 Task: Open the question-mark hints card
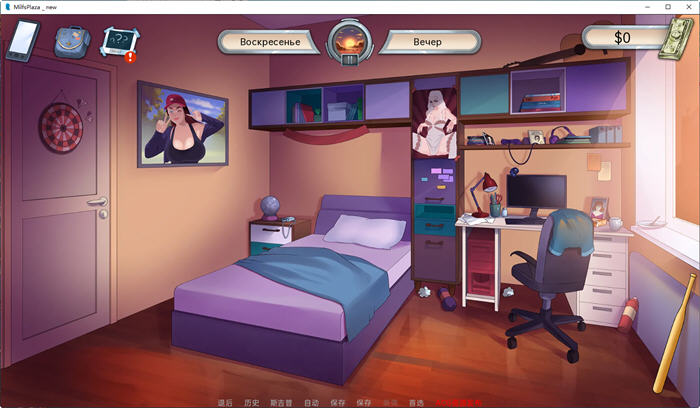click(x=118, y=42)
